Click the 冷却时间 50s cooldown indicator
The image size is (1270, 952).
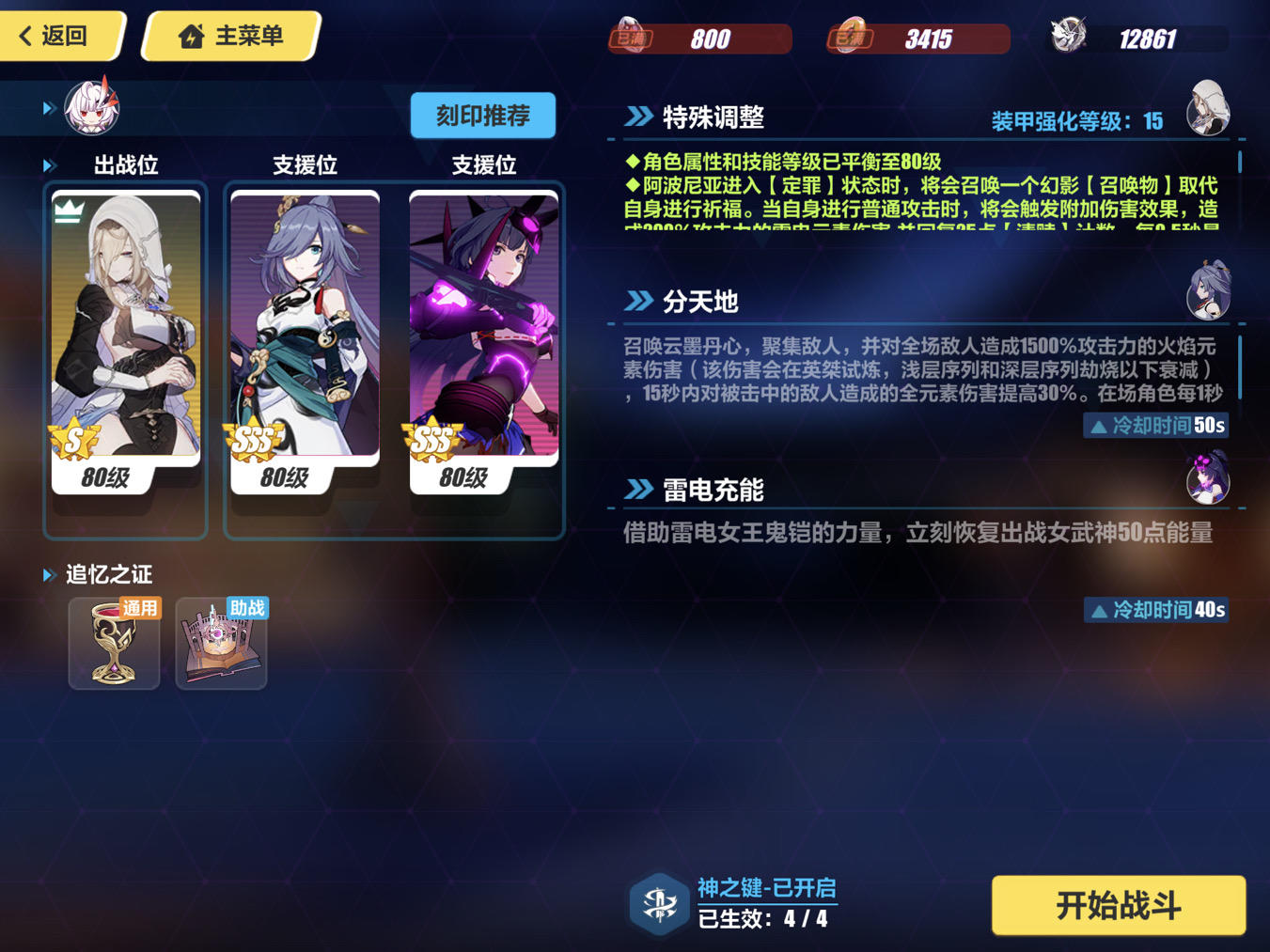coord(1155,426)
